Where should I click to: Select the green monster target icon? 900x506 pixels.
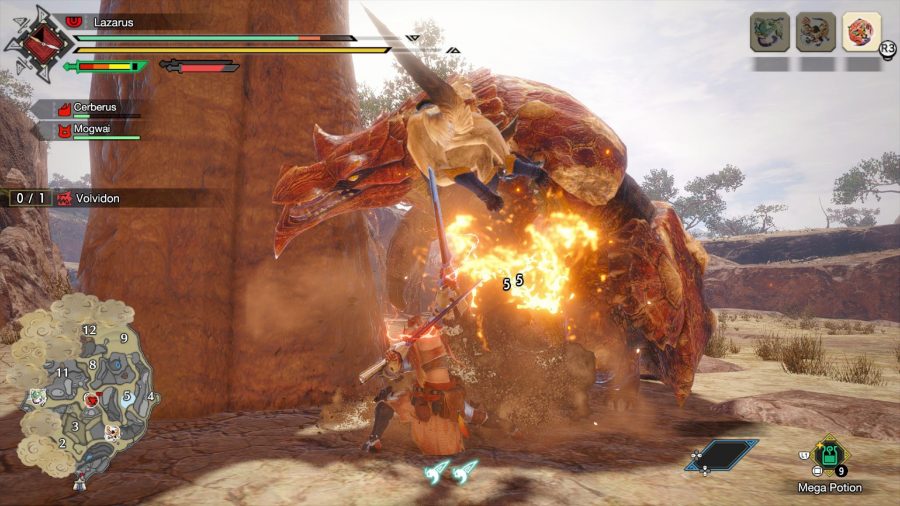769,31
